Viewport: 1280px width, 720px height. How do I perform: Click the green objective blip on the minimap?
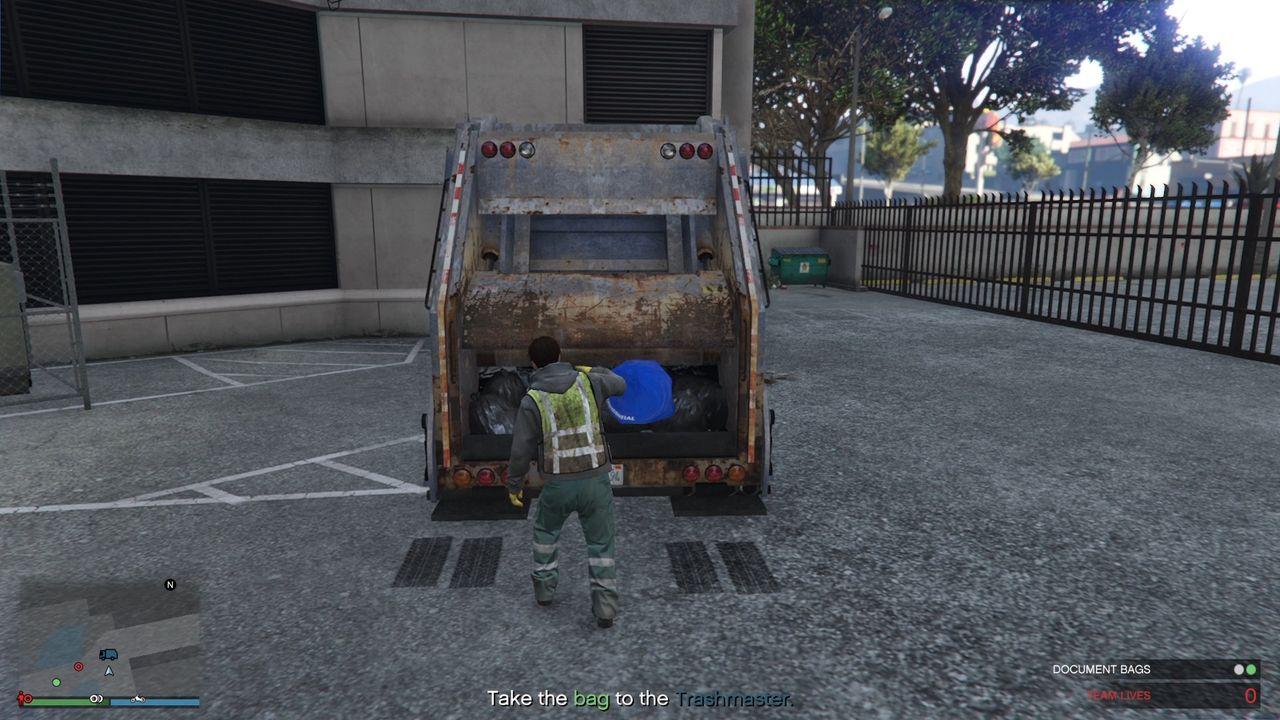(56, 682)
